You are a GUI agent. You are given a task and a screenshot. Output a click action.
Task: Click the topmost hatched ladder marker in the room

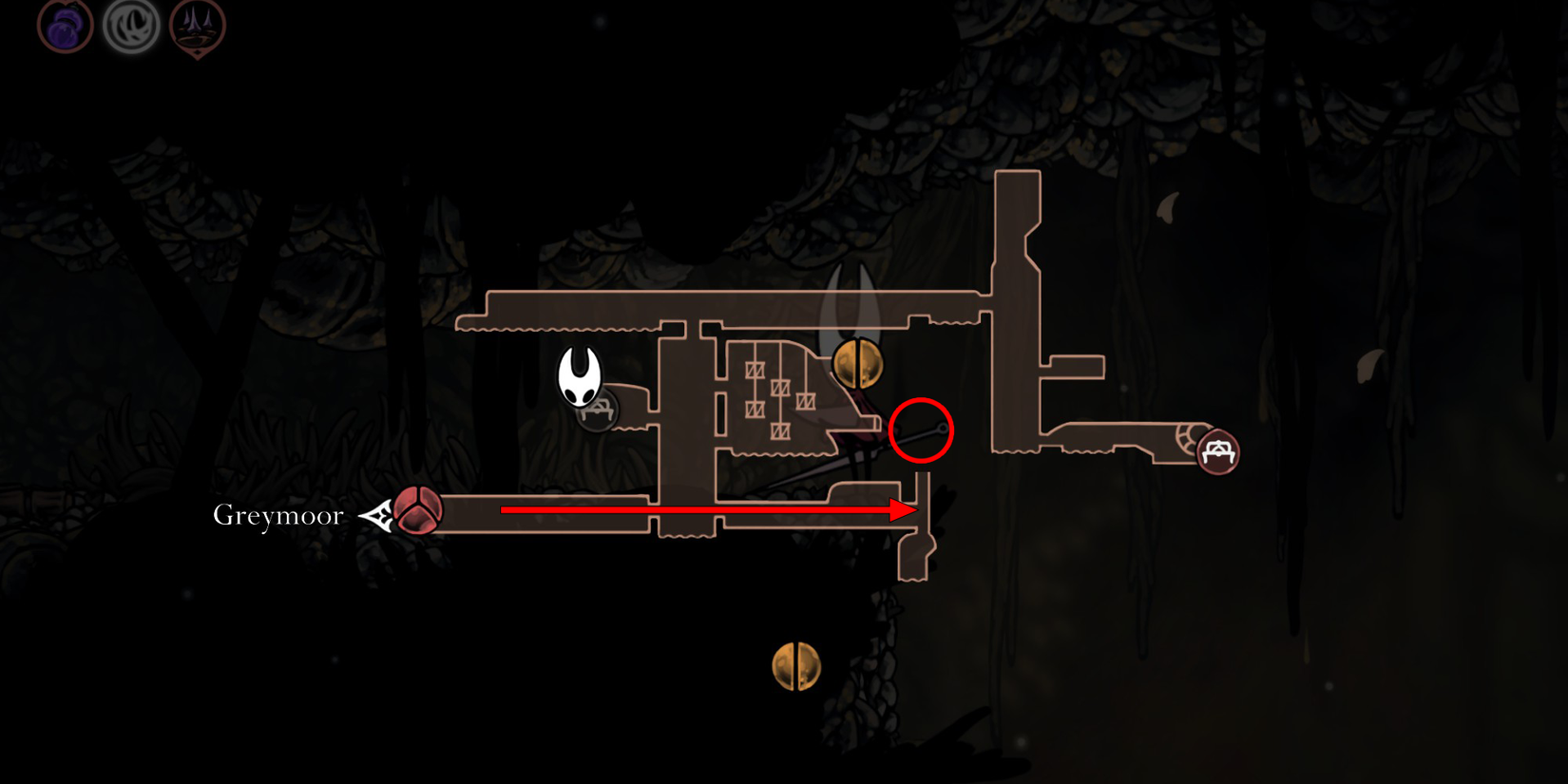coord(755,370)
